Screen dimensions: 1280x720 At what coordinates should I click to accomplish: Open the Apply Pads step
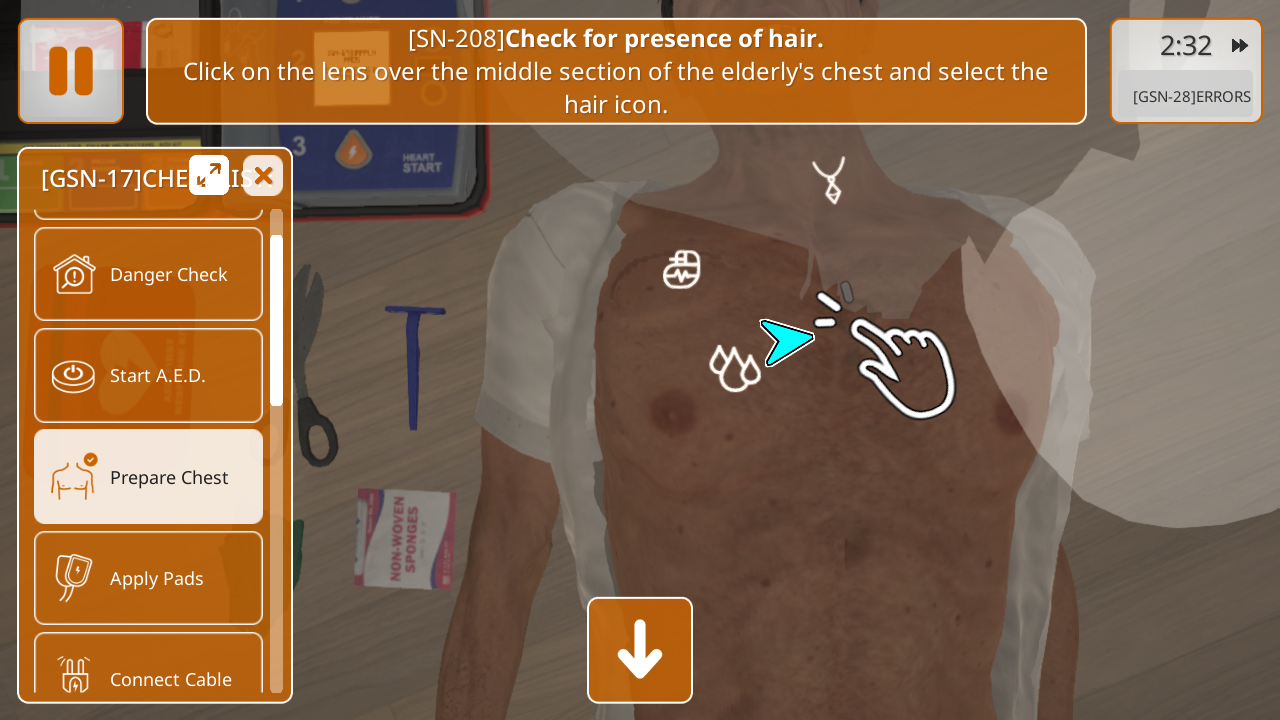[149, 578]
